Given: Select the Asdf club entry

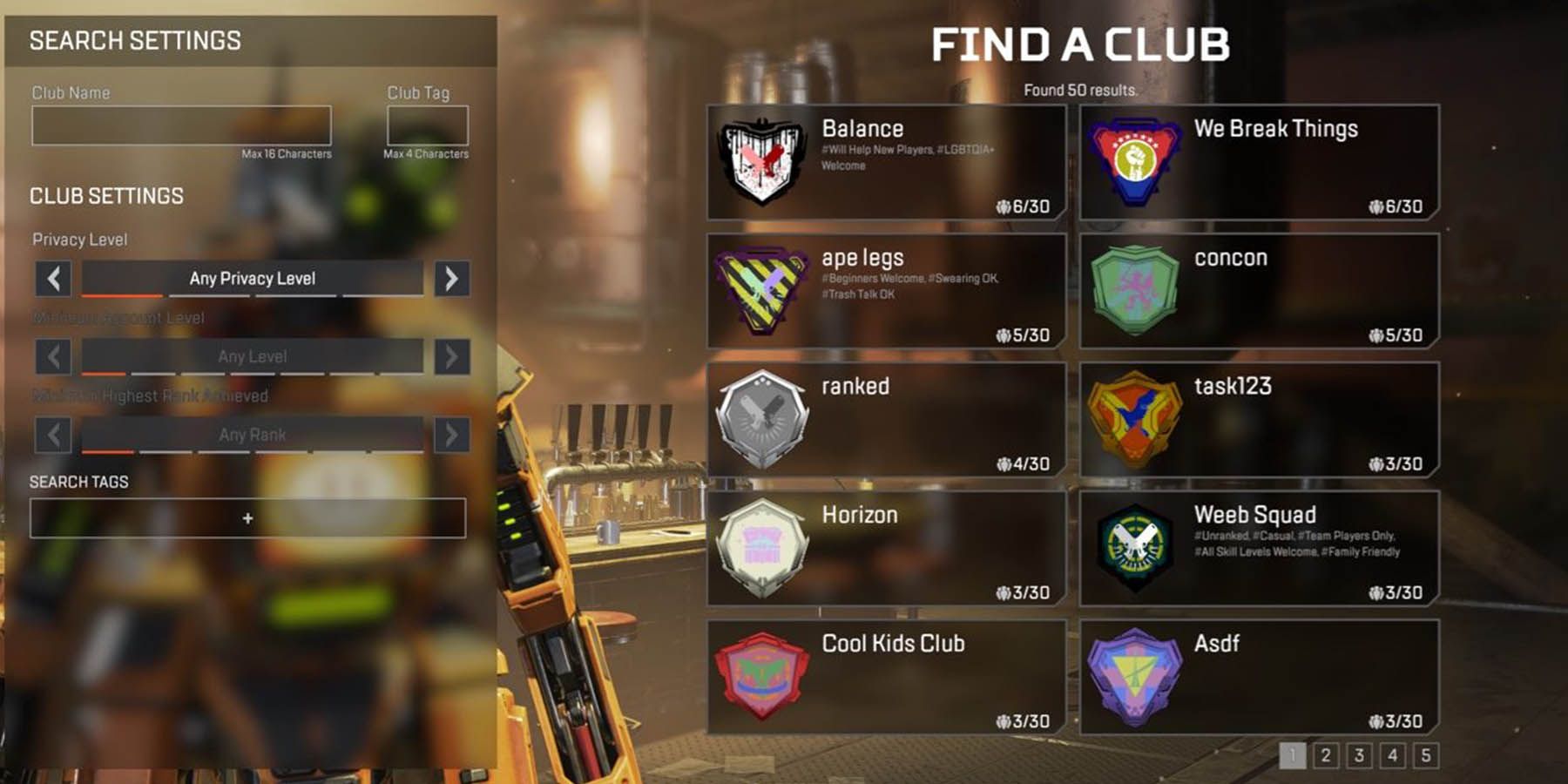Looking at the screenshot, I should click(1259, 677).
